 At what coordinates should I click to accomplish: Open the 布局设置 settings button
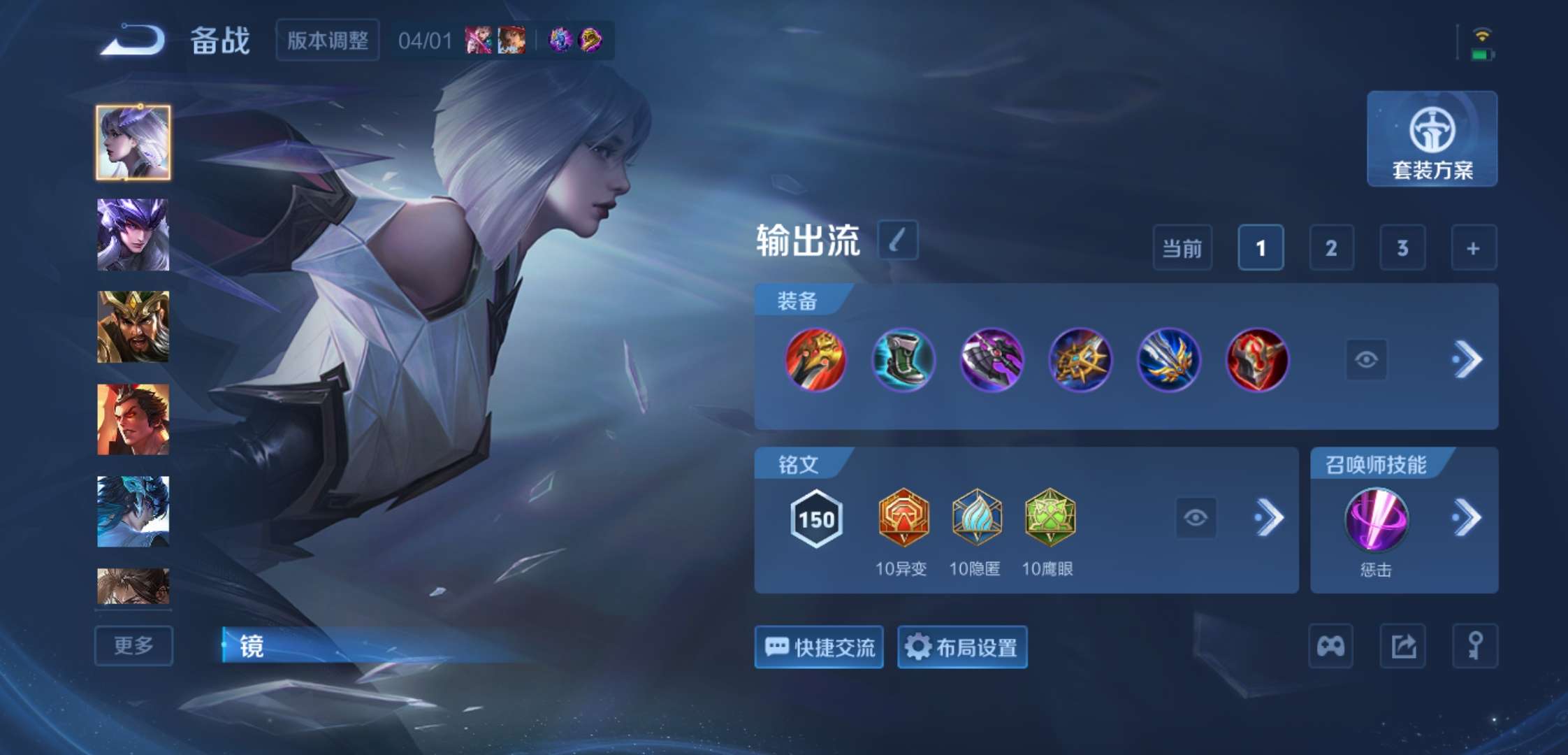click(962, 647)
